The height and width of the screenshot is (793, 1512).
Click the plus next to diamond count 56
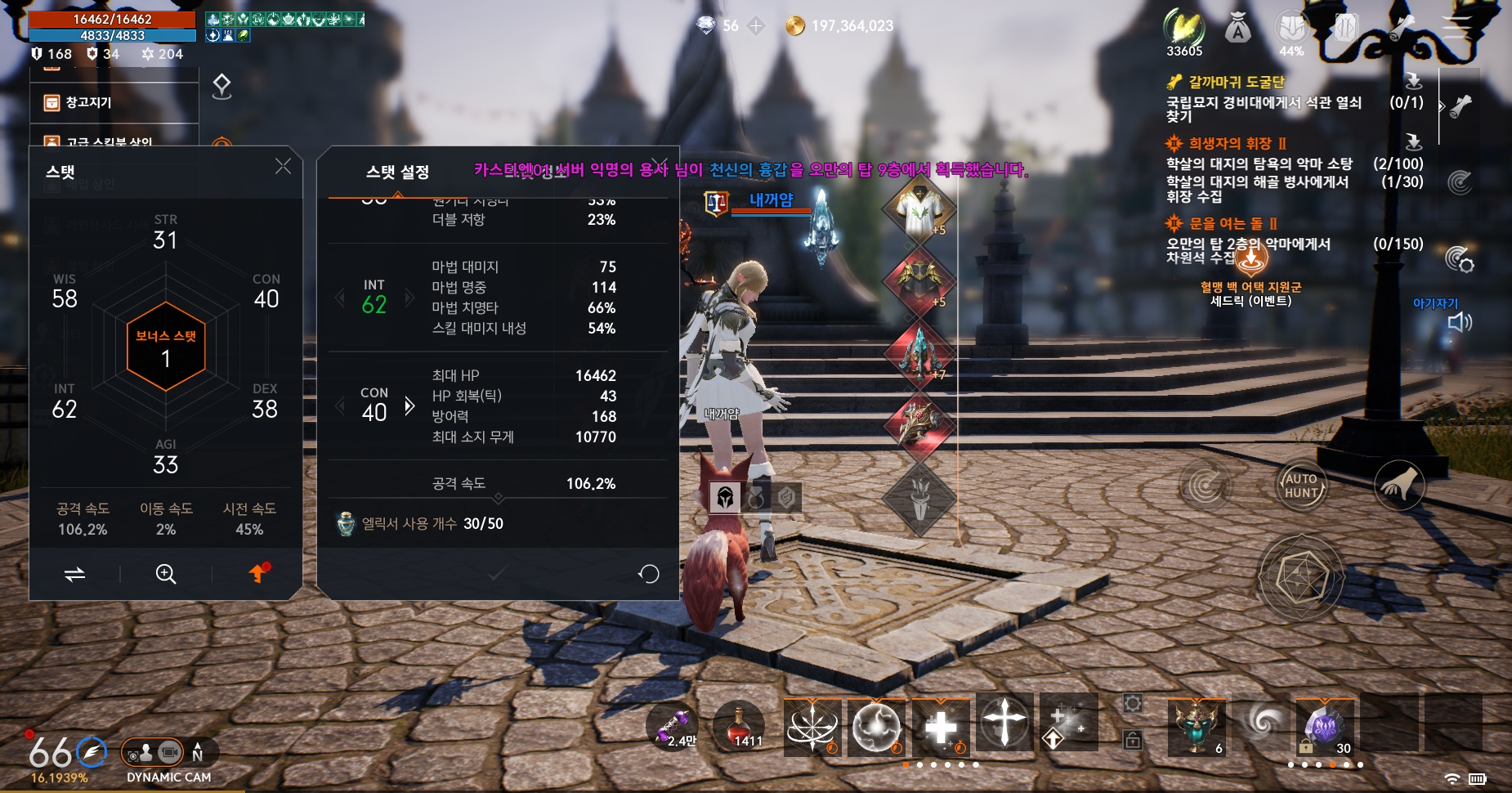point(756,25)
